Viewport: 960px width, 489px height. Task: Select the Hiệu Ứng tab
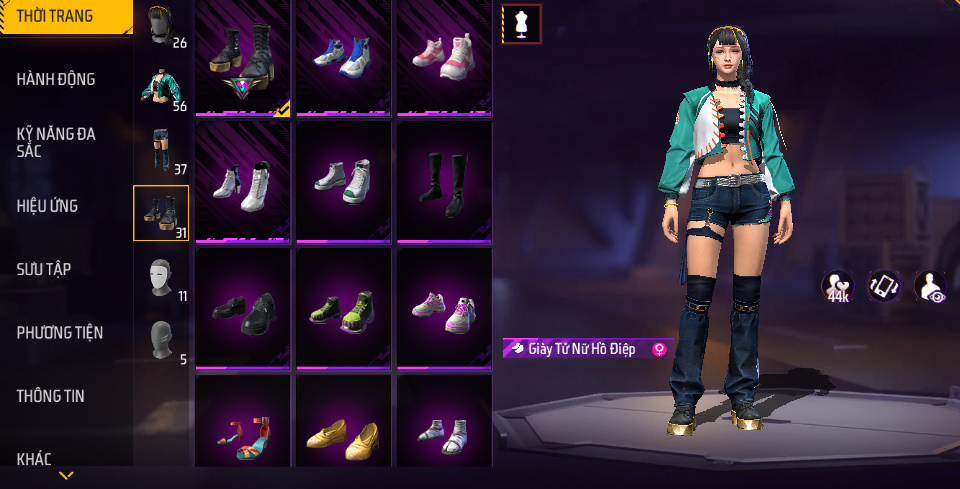(47, 206)
